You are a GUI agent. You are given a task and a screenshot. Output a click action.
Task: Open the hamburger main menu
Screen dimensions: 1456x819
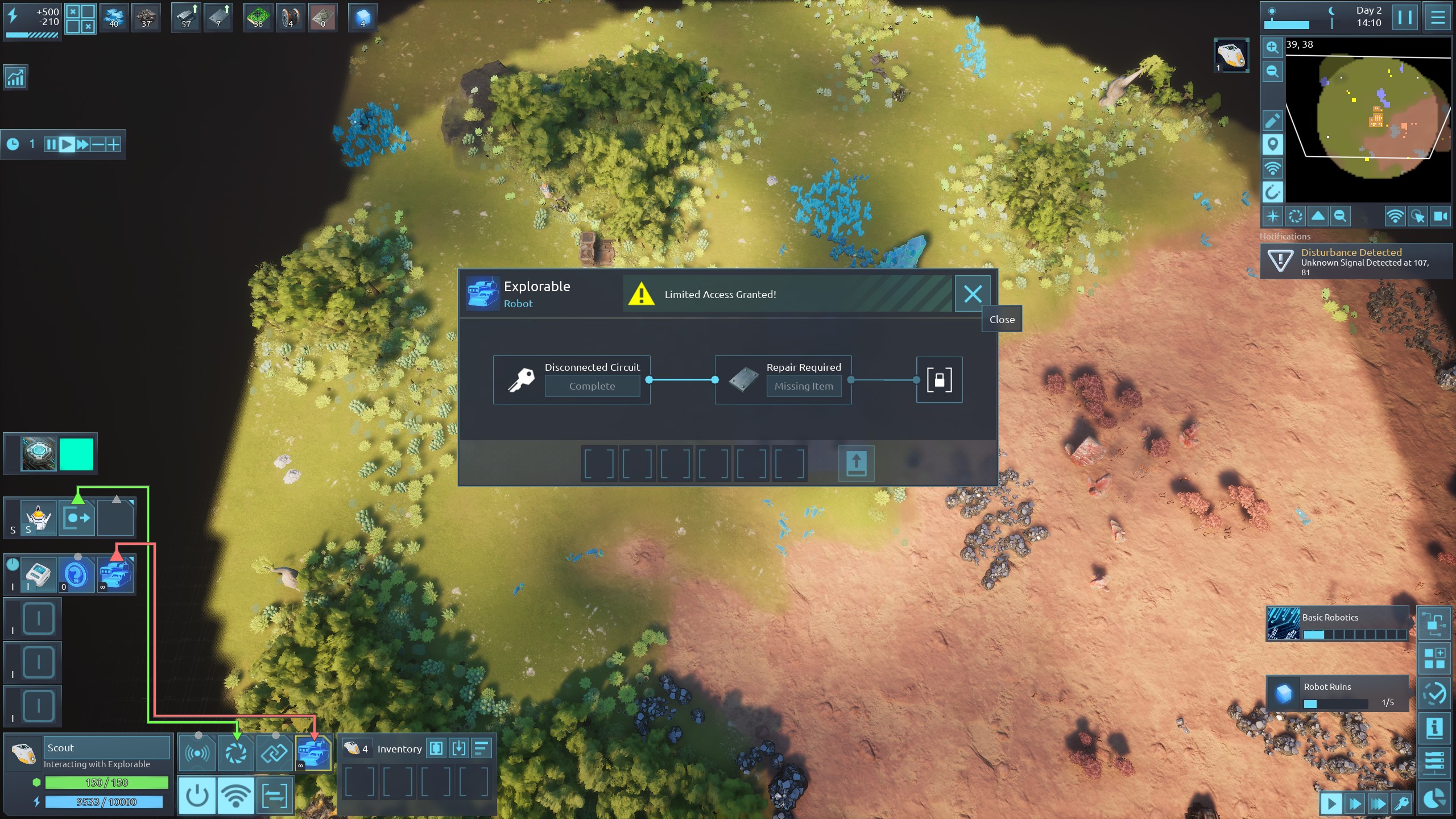click(1437, 17)
